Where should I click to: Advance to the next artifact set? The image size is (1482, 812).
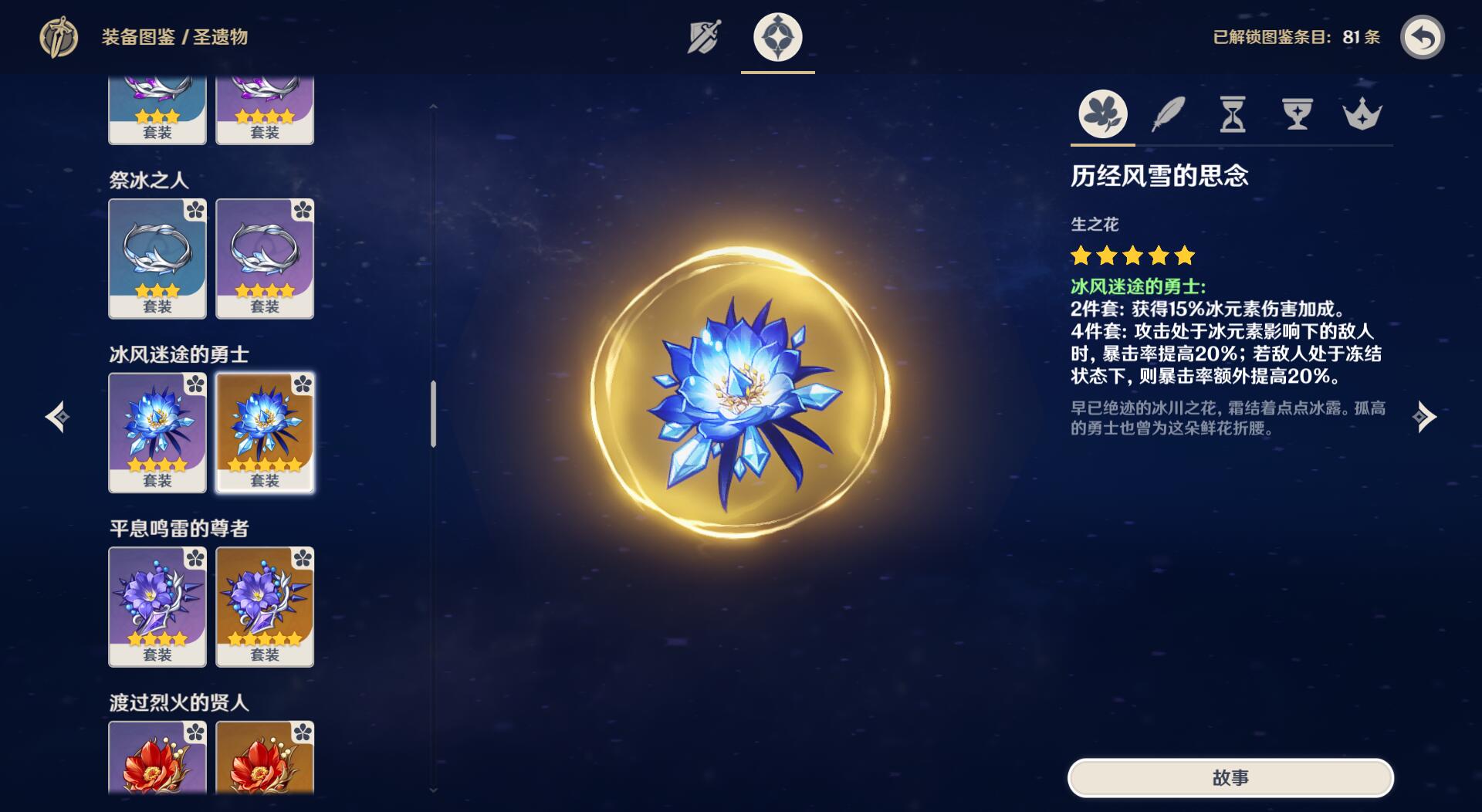1423,417
